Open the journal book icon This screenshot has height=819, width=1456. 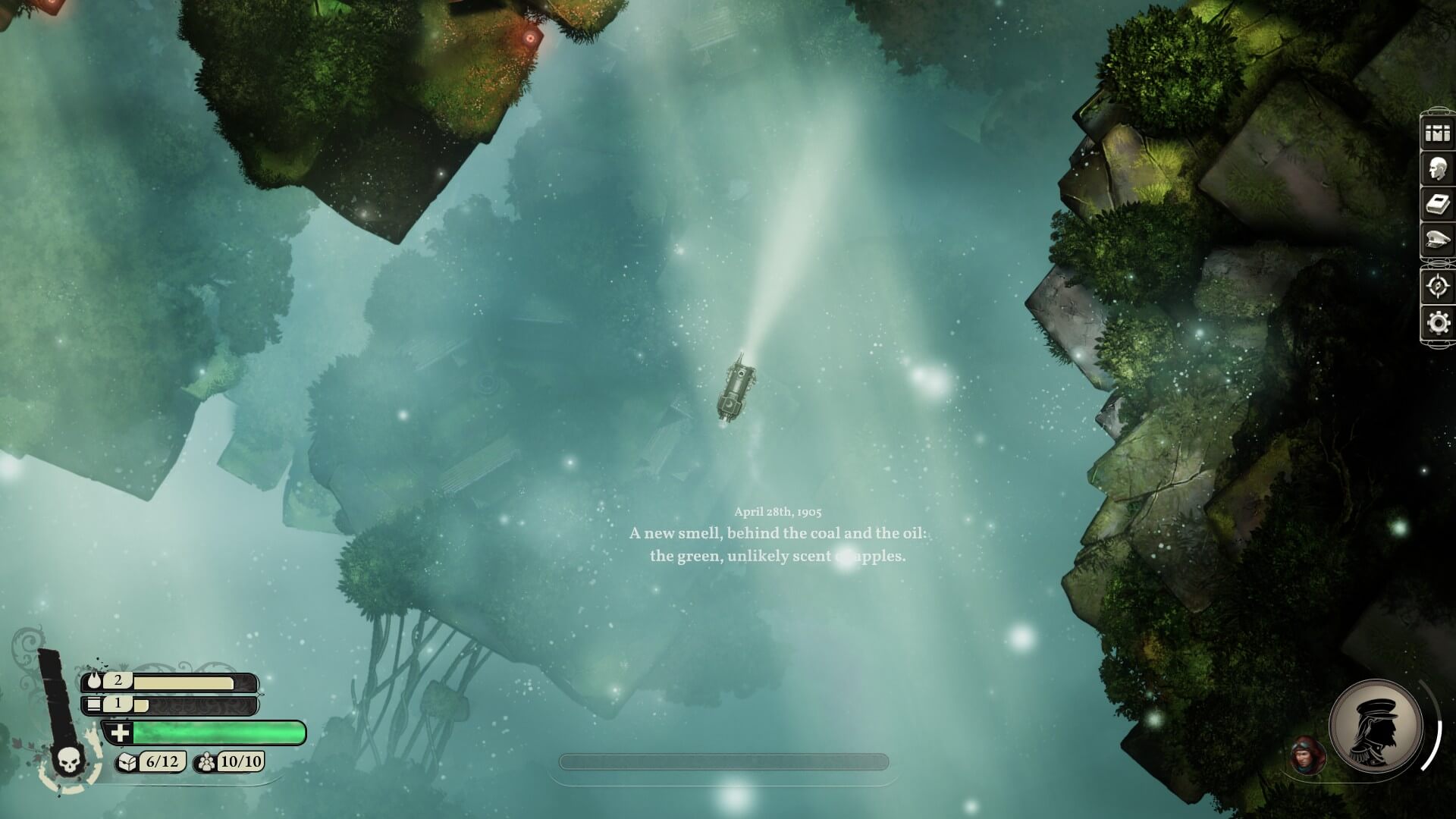point(1437,206)
